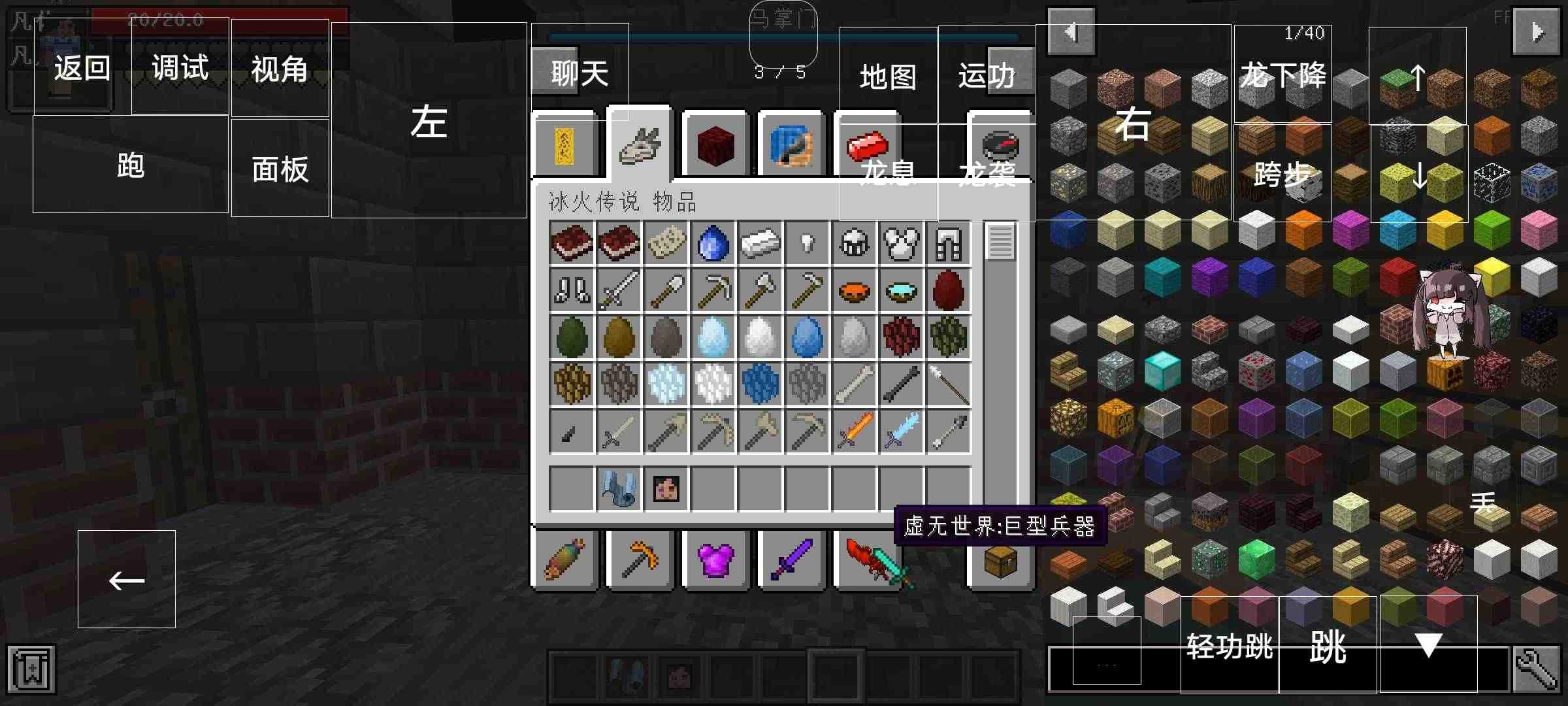1568x706 pixels.
Task: Pick the purple sword from the hotbar
Action: click(791, 561)
